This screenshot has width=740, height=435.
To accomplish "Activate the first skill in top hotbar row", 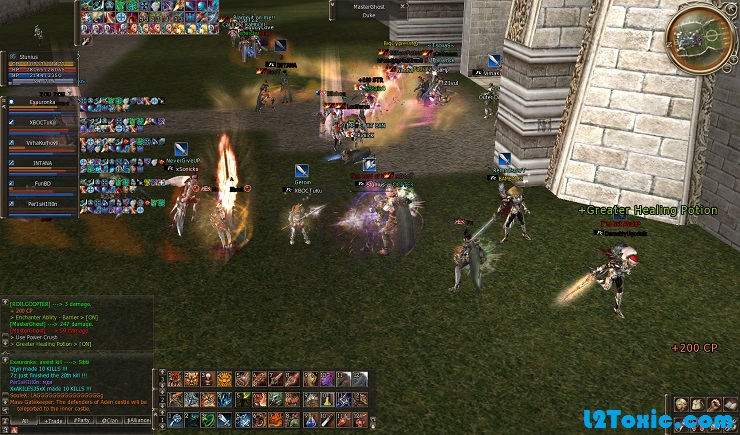I will (176, 377).
